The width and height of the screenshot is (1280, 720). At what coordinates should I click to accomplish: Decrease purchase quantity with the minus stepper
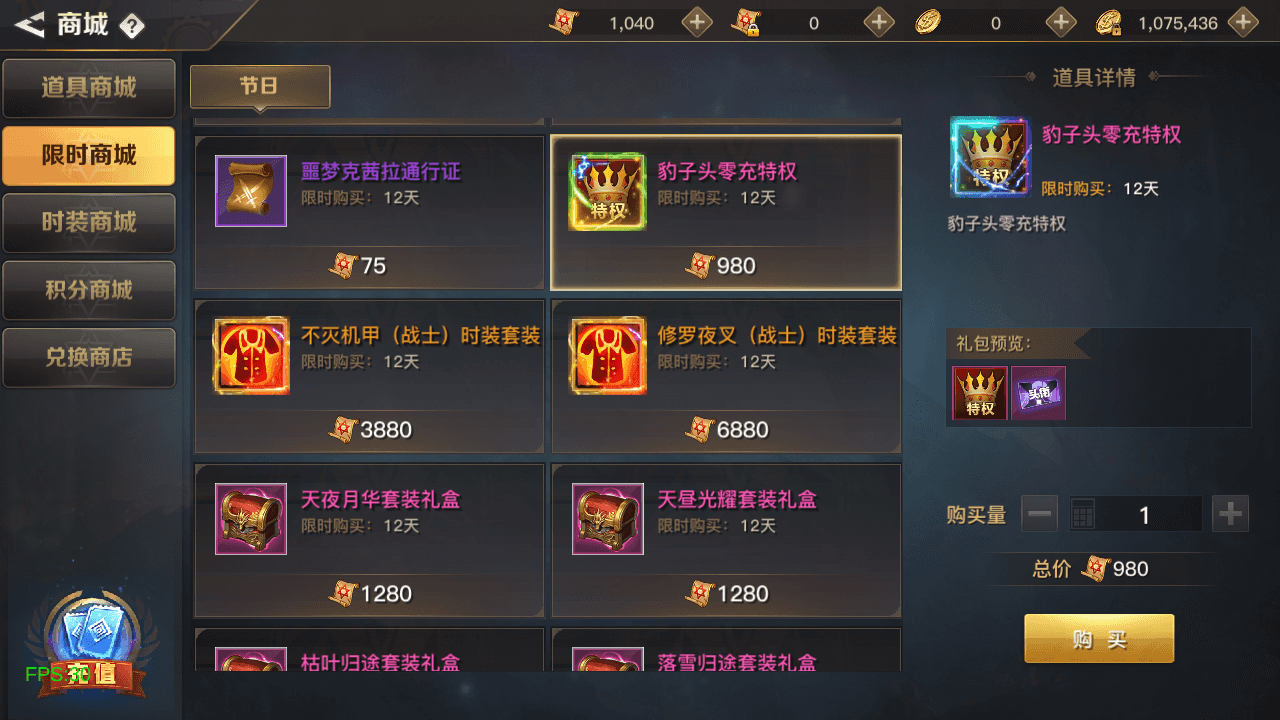pos(1039,513)
